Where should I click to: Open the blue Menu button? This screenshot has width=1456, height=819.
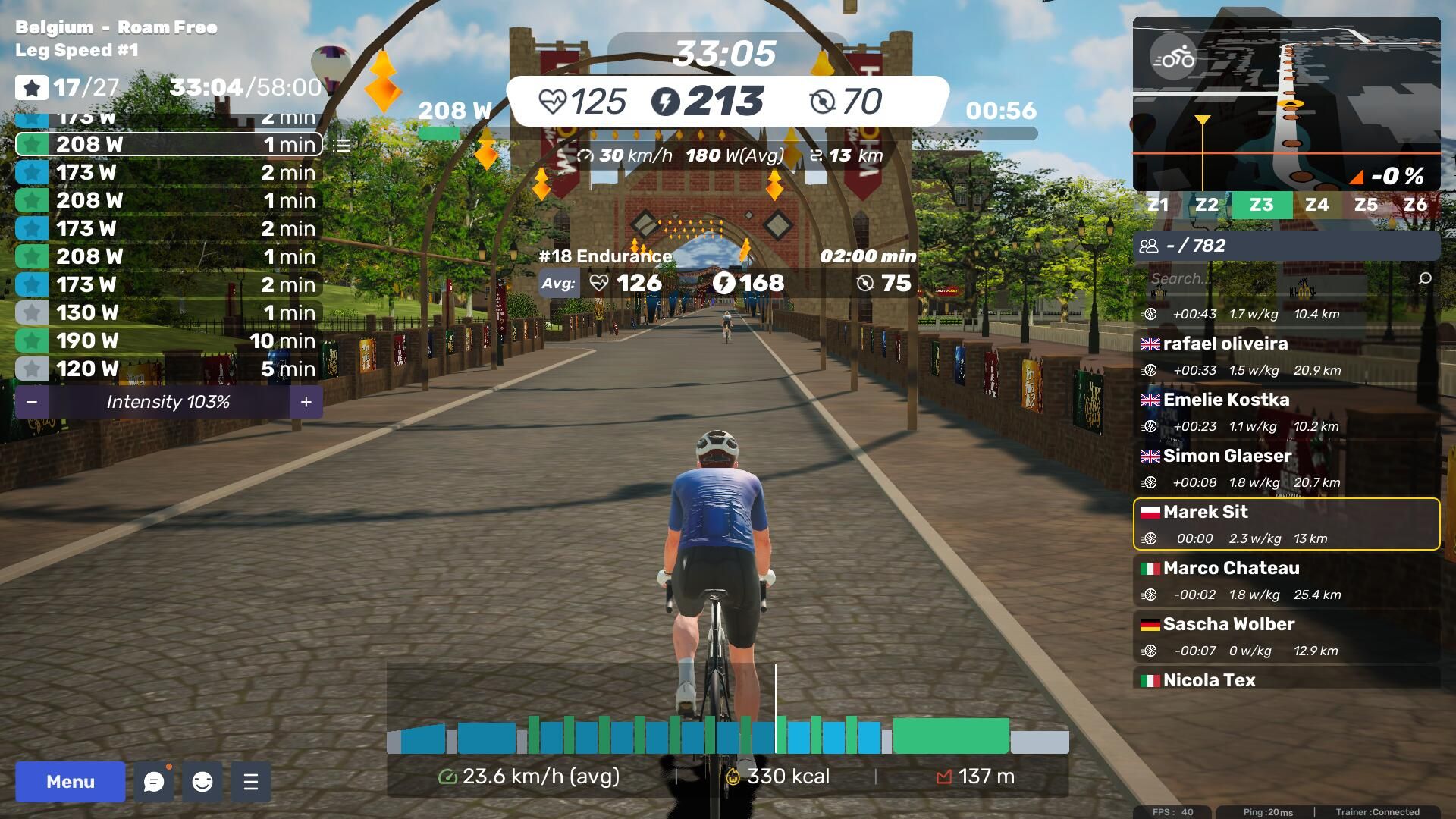pos(70,782)
